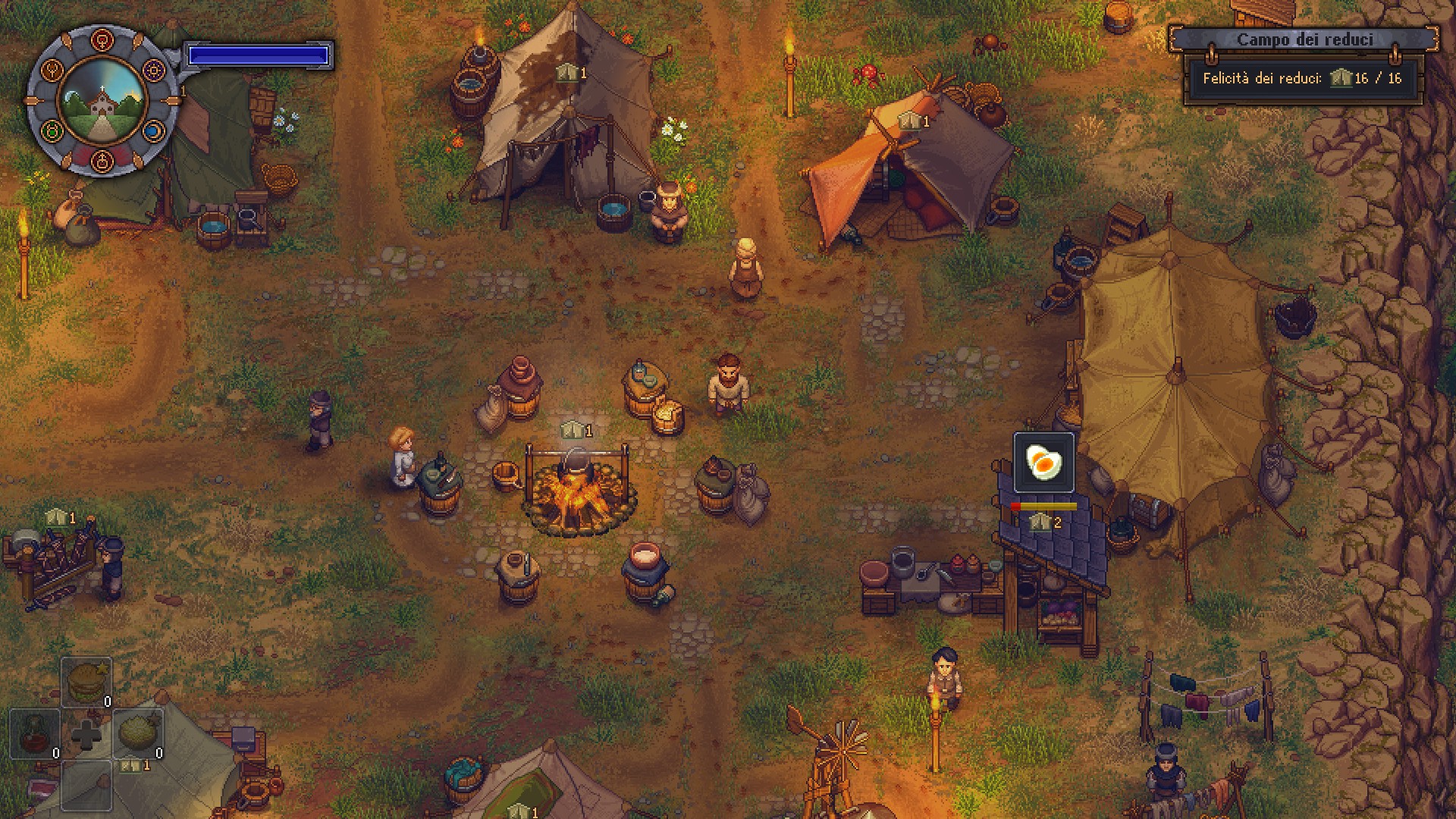Select the purple sun day symbol
This screenshot has height=819, width=1456.
154,71
